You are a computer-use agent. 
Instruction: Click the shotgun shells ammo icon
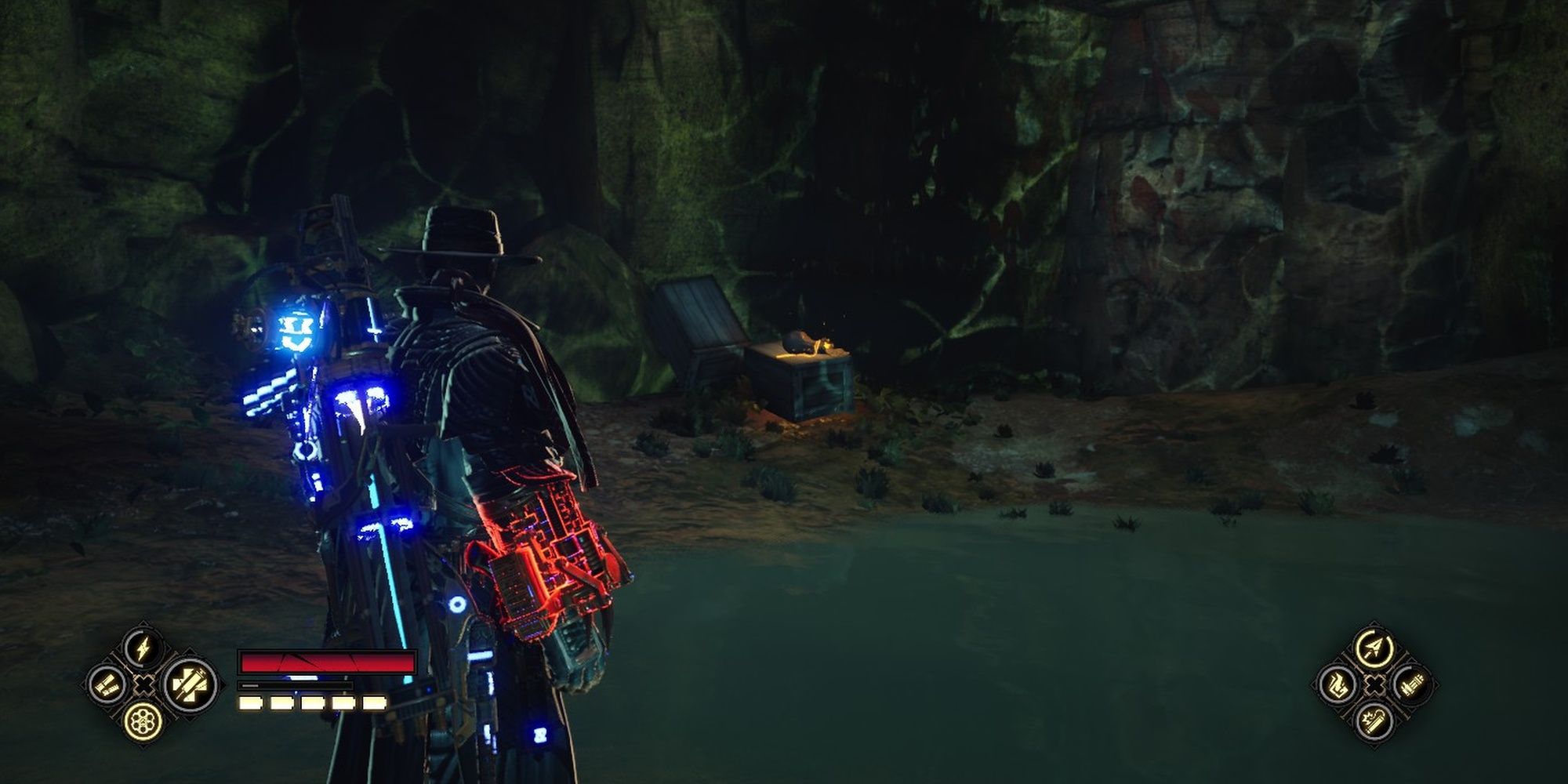(x=108, y=684)
